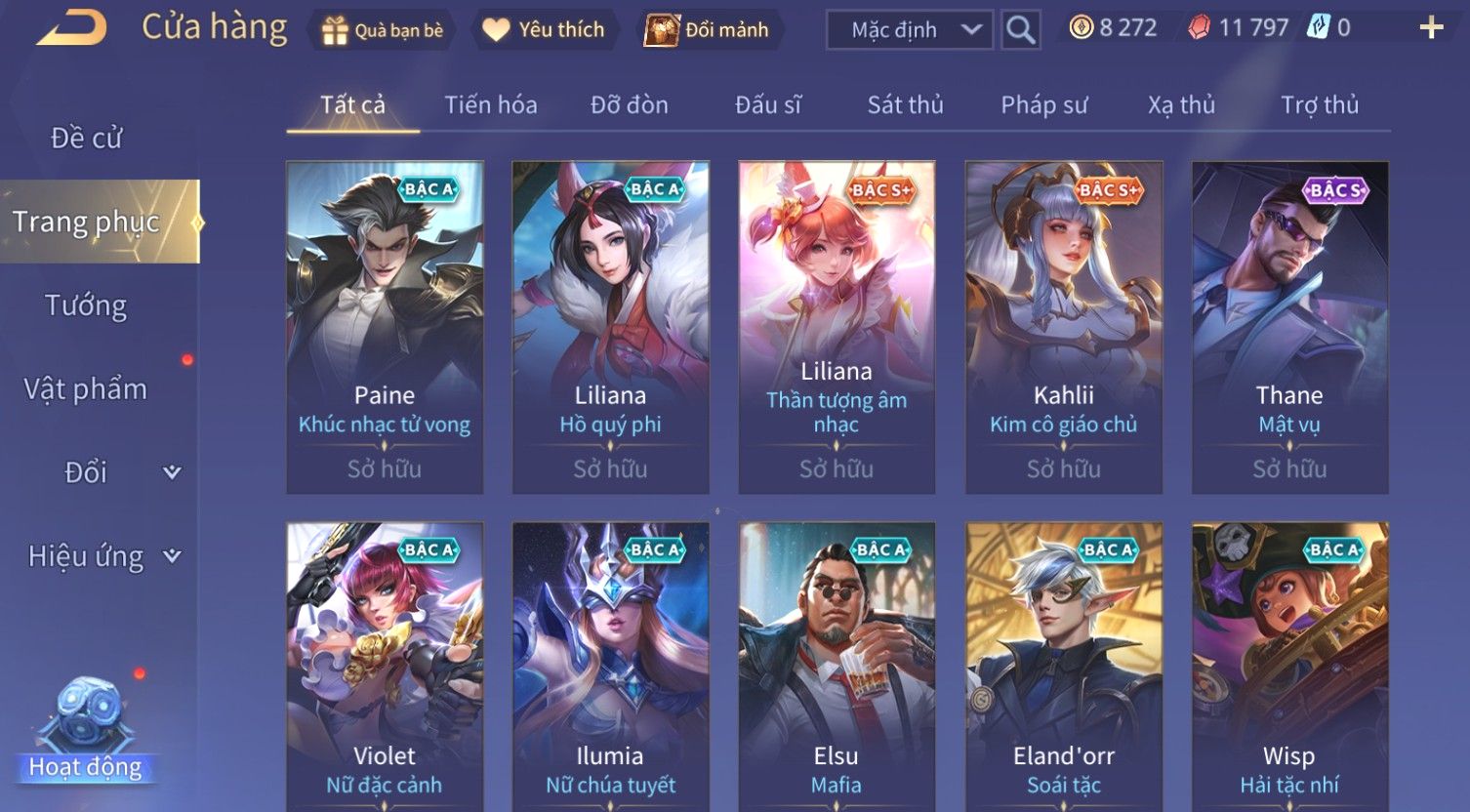The height and width of the screenshot is (812, 1470).
Task: Select the Pháp sư category tab
Action: [x=1043, y=105]
